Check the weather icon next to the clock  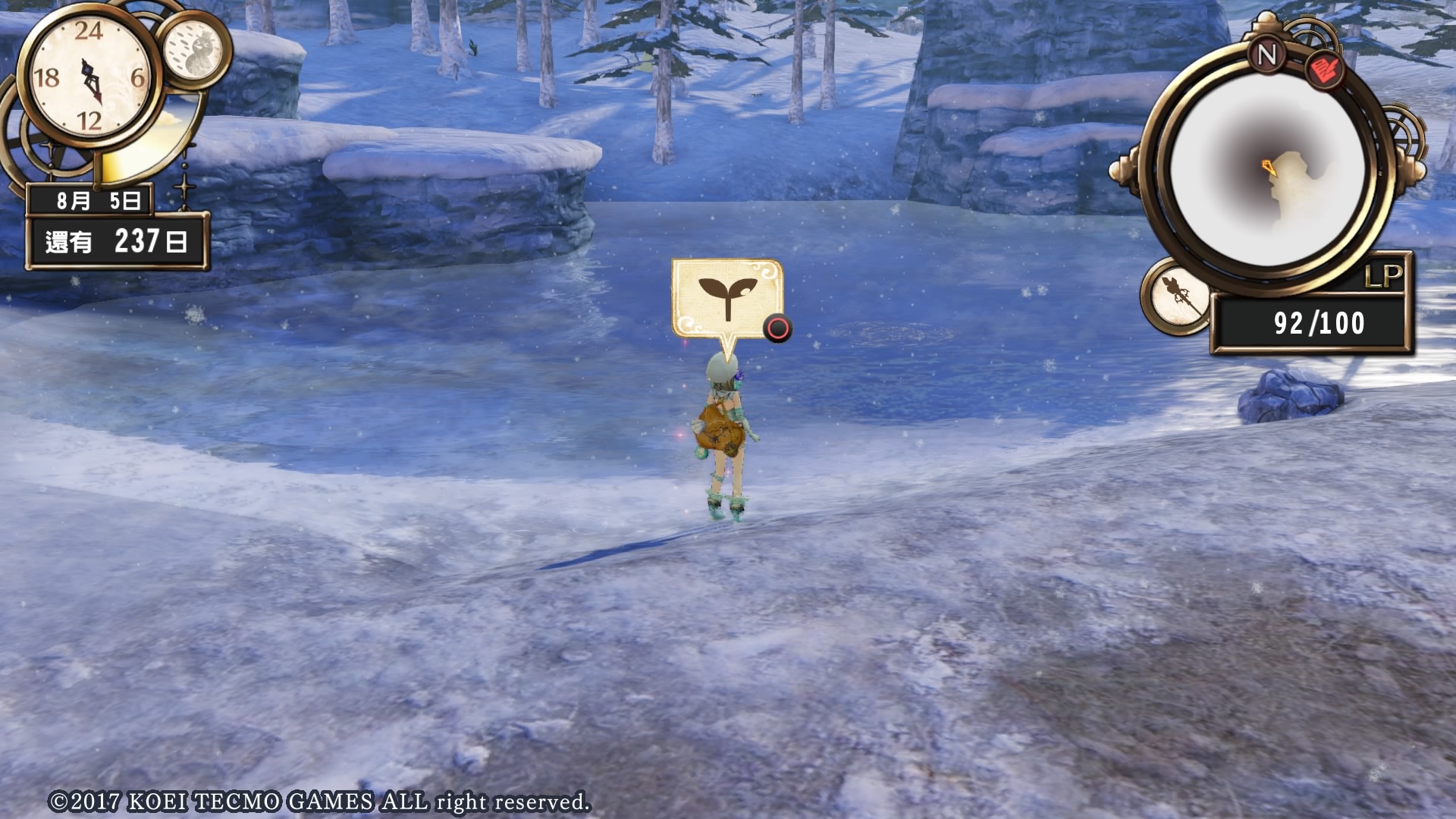tap(193, 49)
